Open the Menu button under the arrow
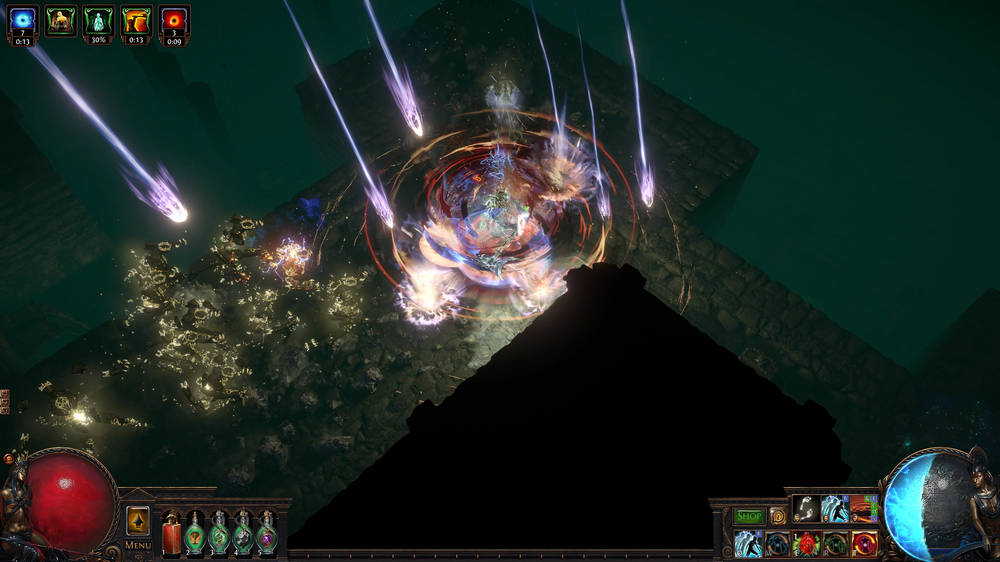This screenshot has height=562, width=1000. pos(138,546)
